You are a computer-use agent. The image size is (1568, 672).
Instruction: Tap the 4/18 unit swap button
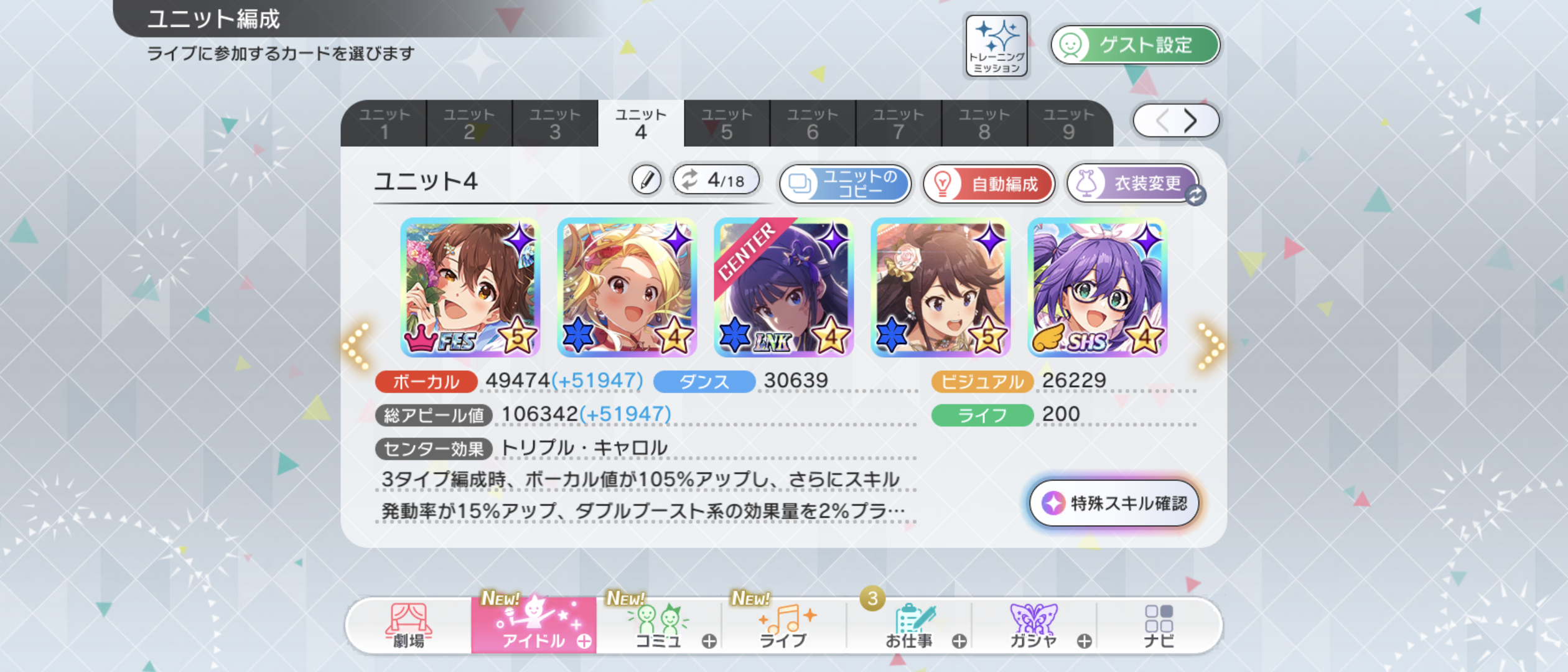pyautogui.click(x=716, y=180)
